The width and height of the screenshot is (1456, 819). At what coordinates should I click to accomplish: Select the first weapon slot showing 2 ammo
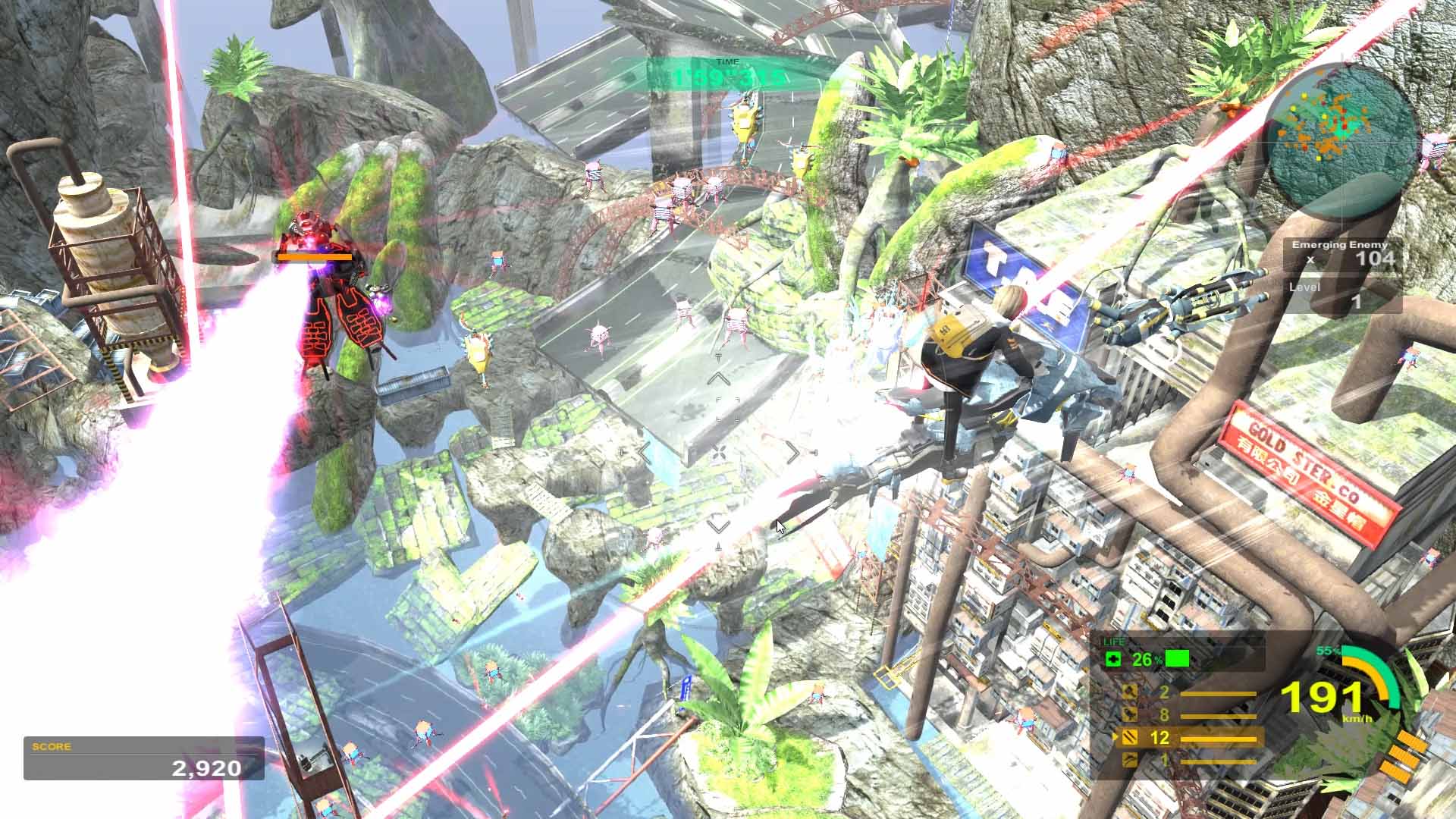coord(1130,692)
